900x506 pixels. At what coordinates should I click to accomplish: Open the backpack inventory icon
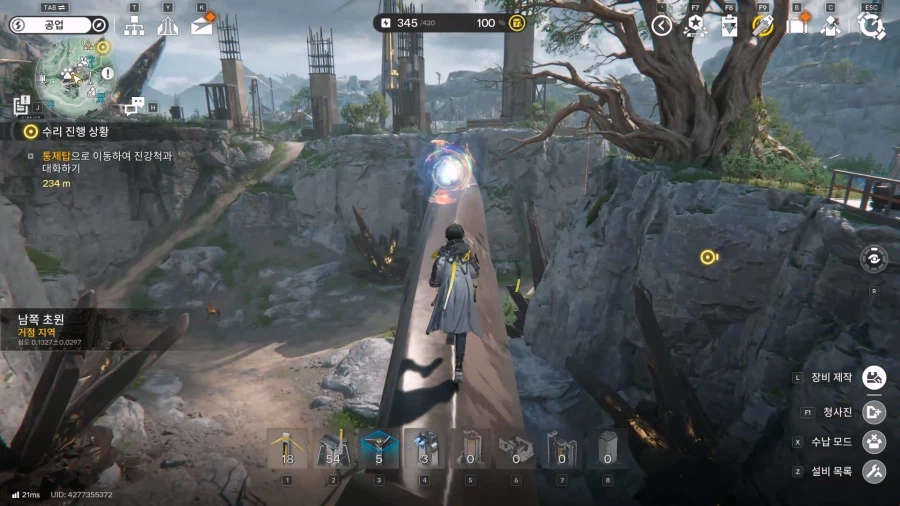coord(797,26)
